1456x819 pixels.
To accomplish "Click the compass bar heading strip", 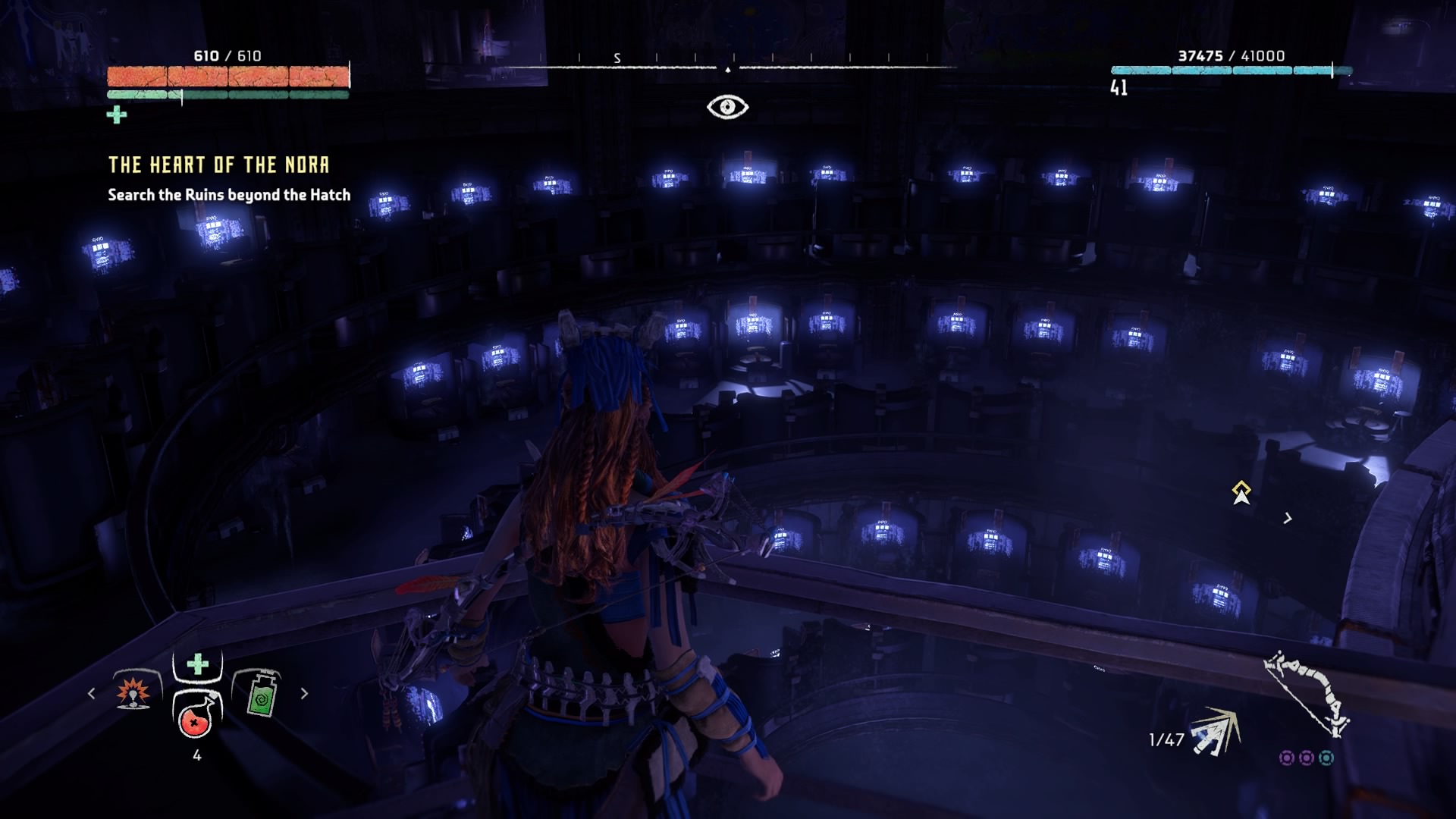I will (x=728, y=64).
